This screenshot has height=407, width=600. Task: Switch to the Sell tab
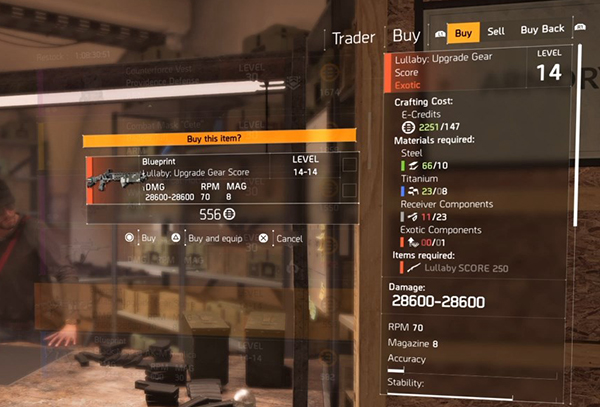[496, 32]
